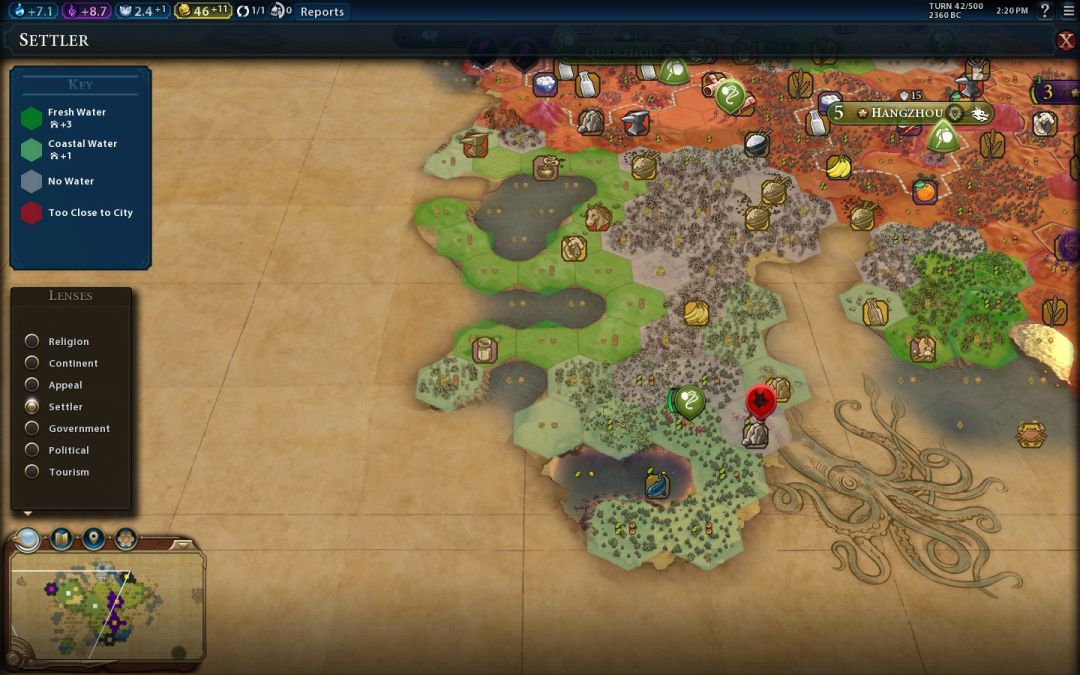Open the strategic view flower icon
1080x675 pixels.
(126, 540)
